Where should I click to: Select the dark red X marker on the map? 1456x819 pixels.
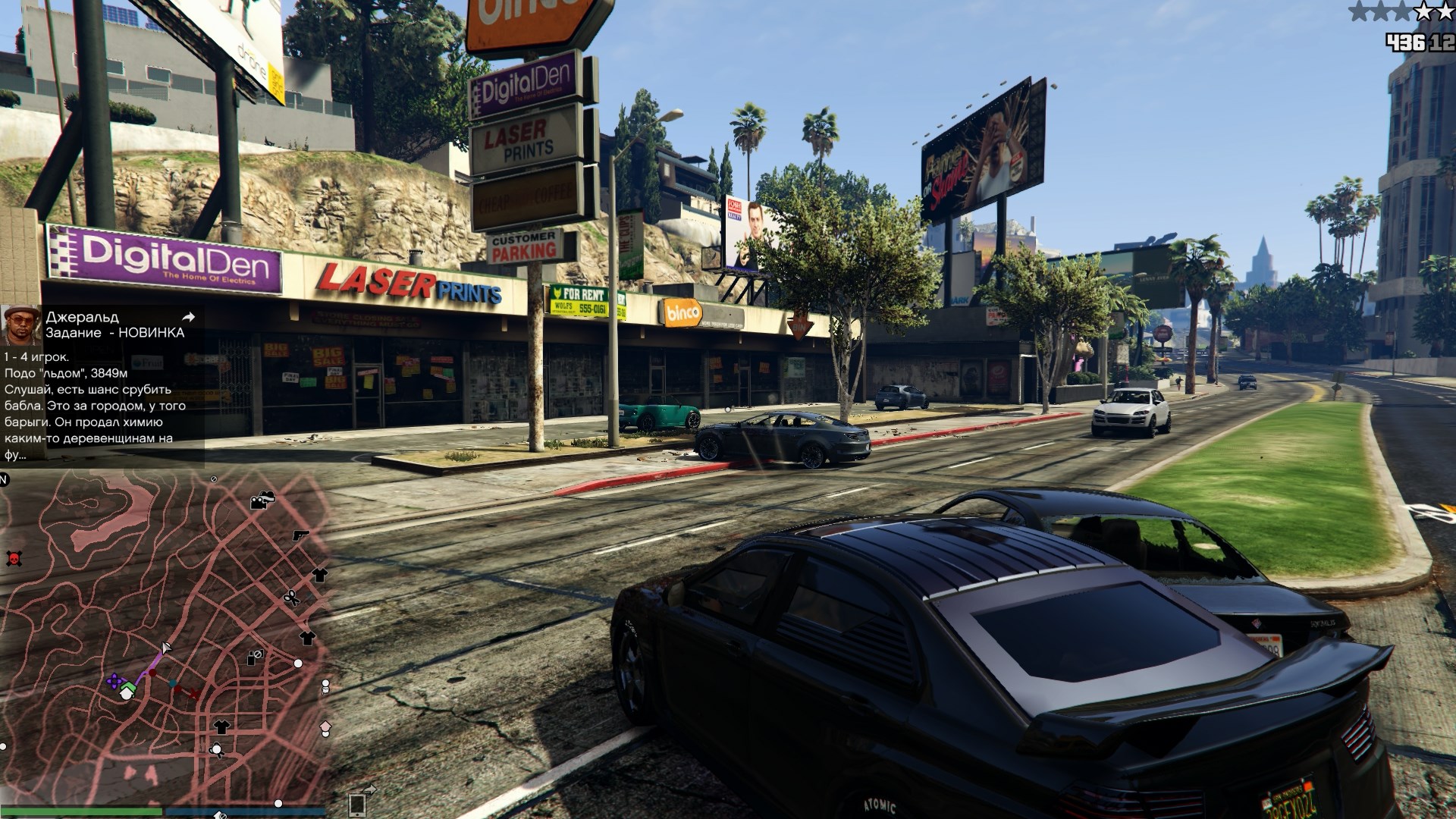[194, 693]
